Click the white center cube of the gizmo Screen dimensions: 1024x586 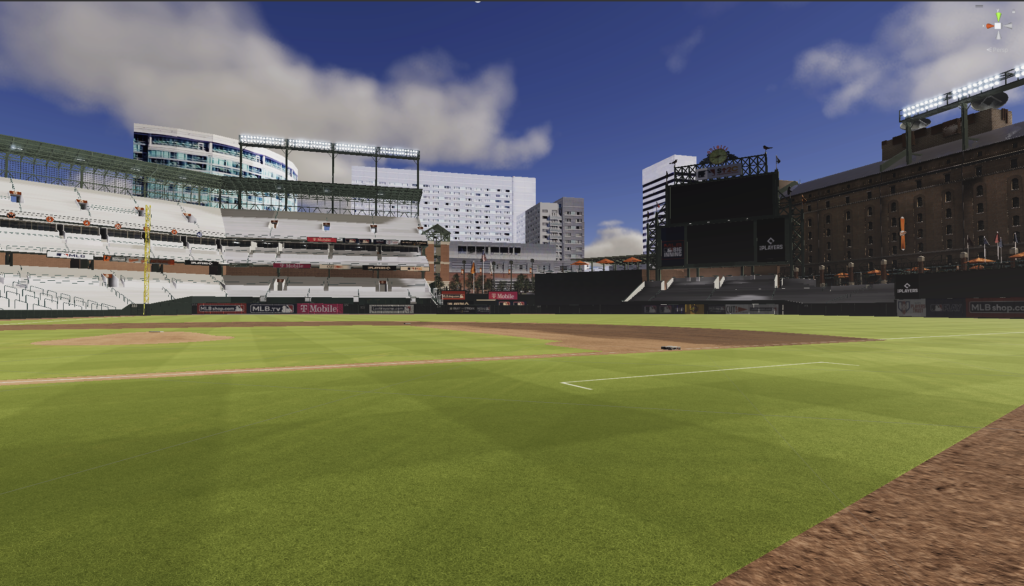(x=997, y=26)
